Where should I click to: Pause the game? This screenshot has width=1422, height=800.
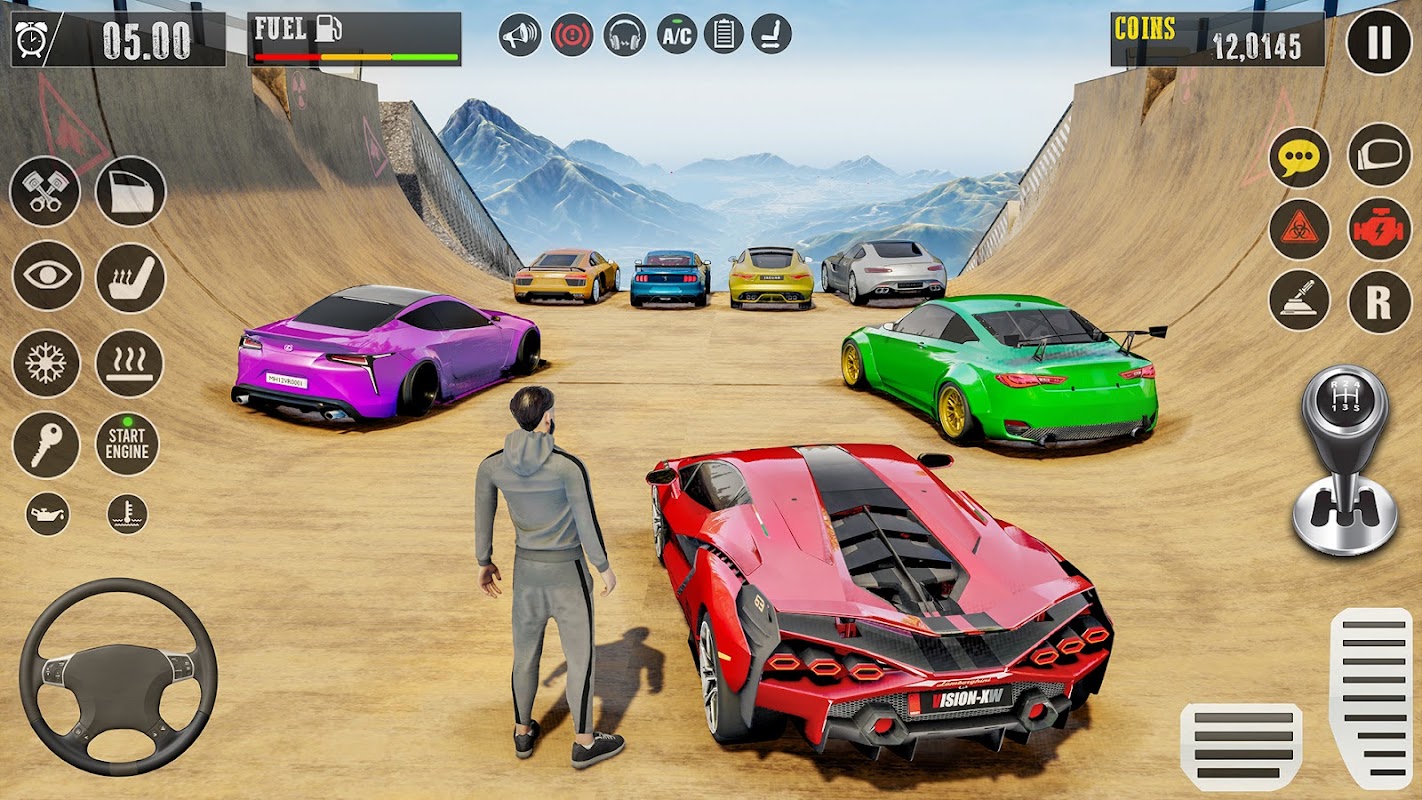click(x=1379, y=42)
